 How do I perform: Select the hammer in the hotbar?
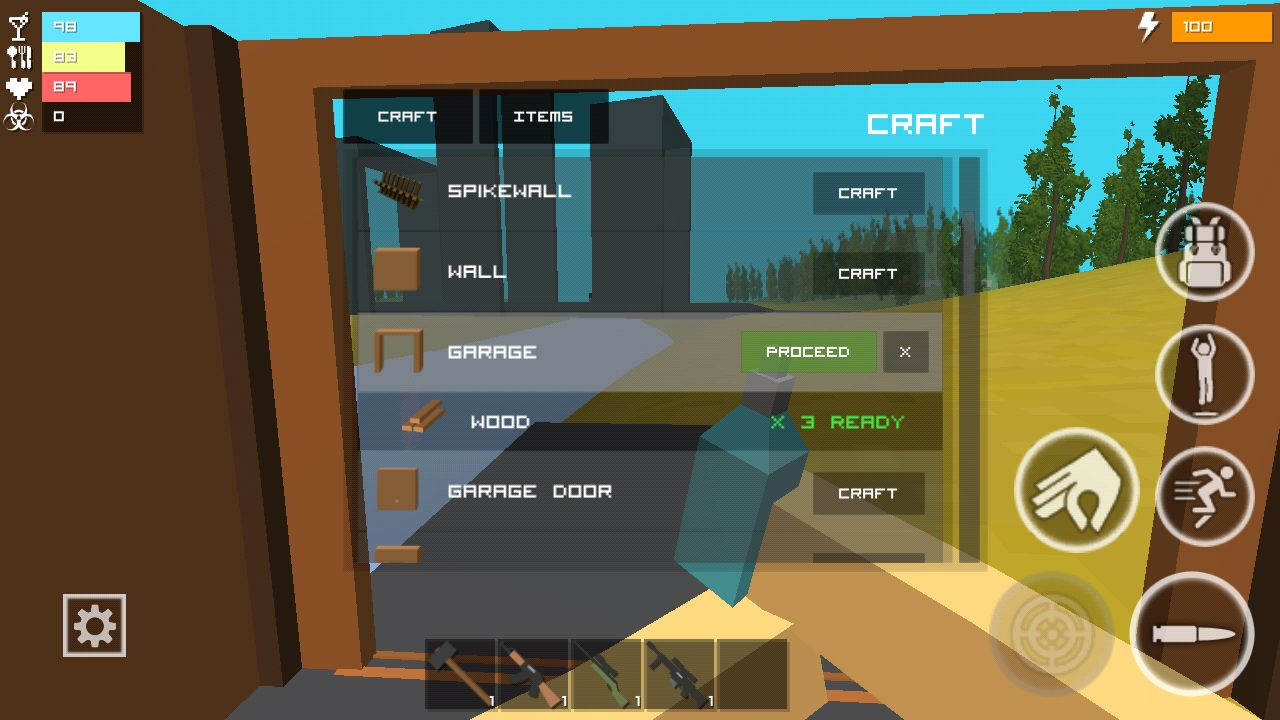click(x=461, y=673)
